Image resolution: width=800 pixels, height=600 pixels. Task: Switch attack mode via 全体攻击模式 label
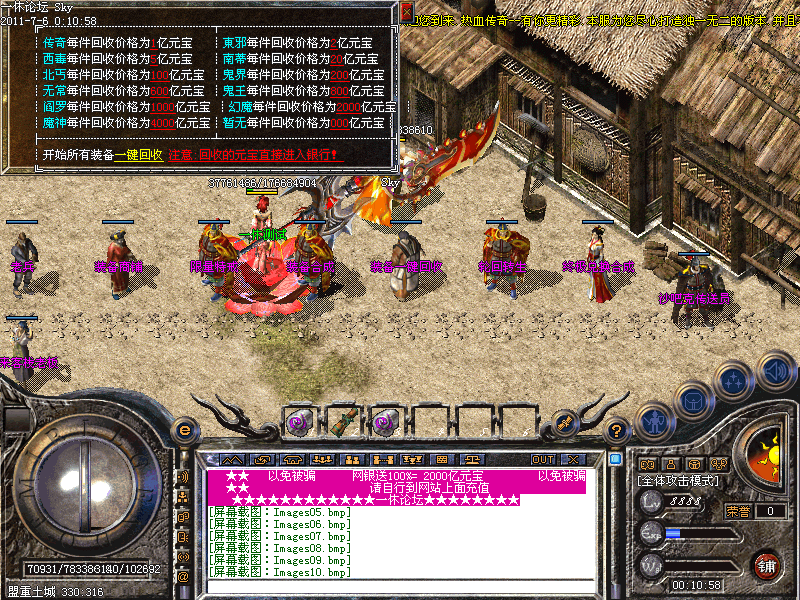tap(682, 482)
